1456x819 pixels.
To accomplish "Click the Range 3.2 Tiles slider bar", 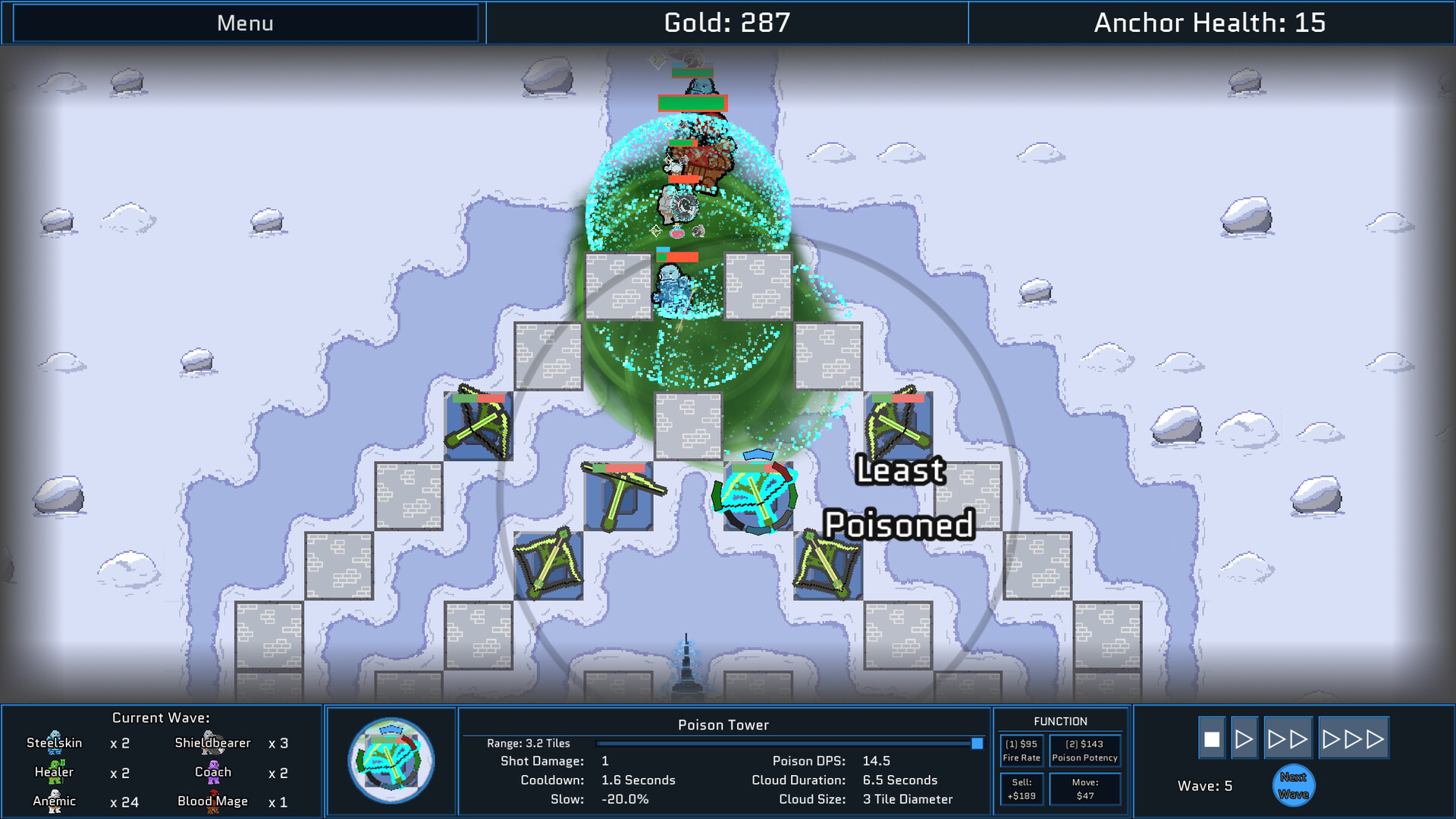I will (x=786, y=743).
